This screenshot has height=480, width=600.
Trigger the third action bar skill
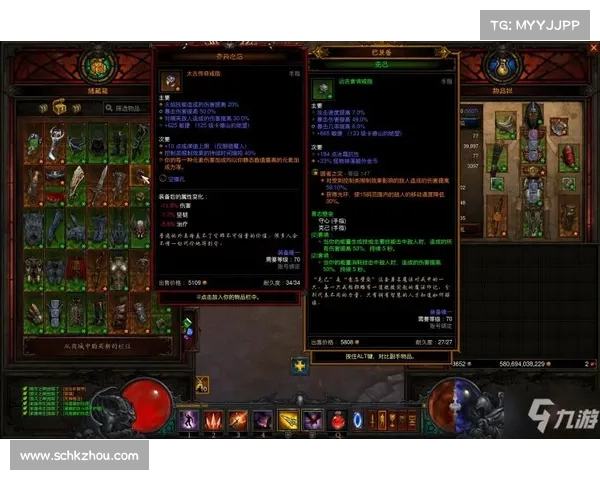pos(238,420)
